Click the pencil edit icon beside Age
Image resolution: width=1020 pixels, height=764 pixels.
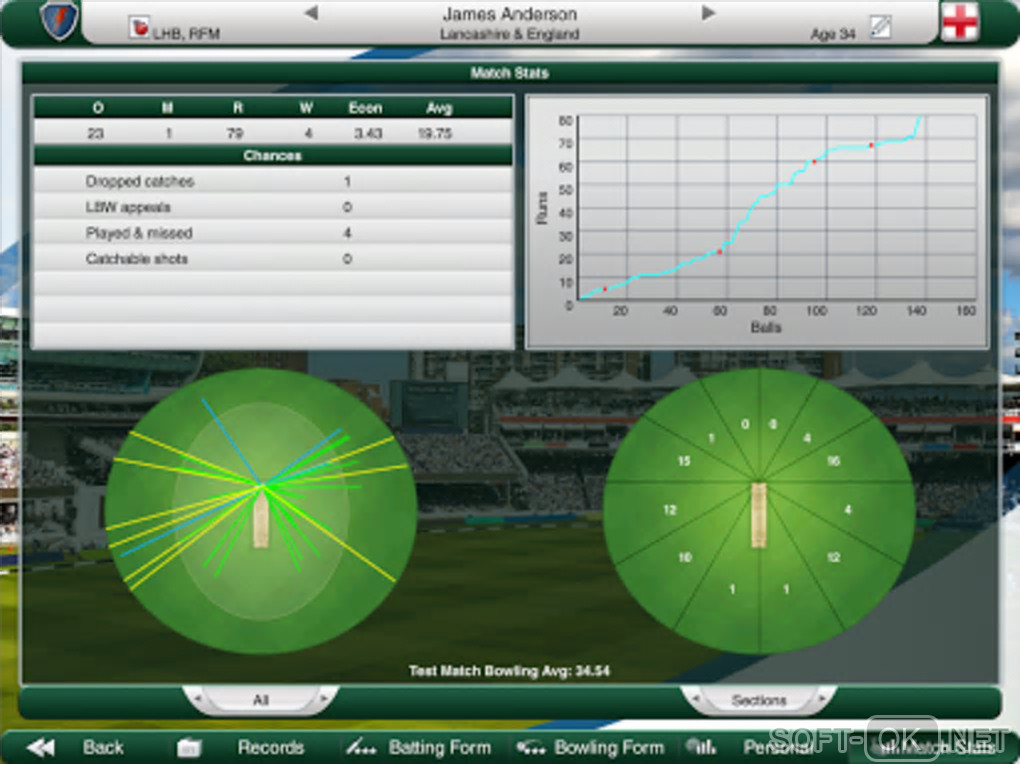click(x=880, y=27)
